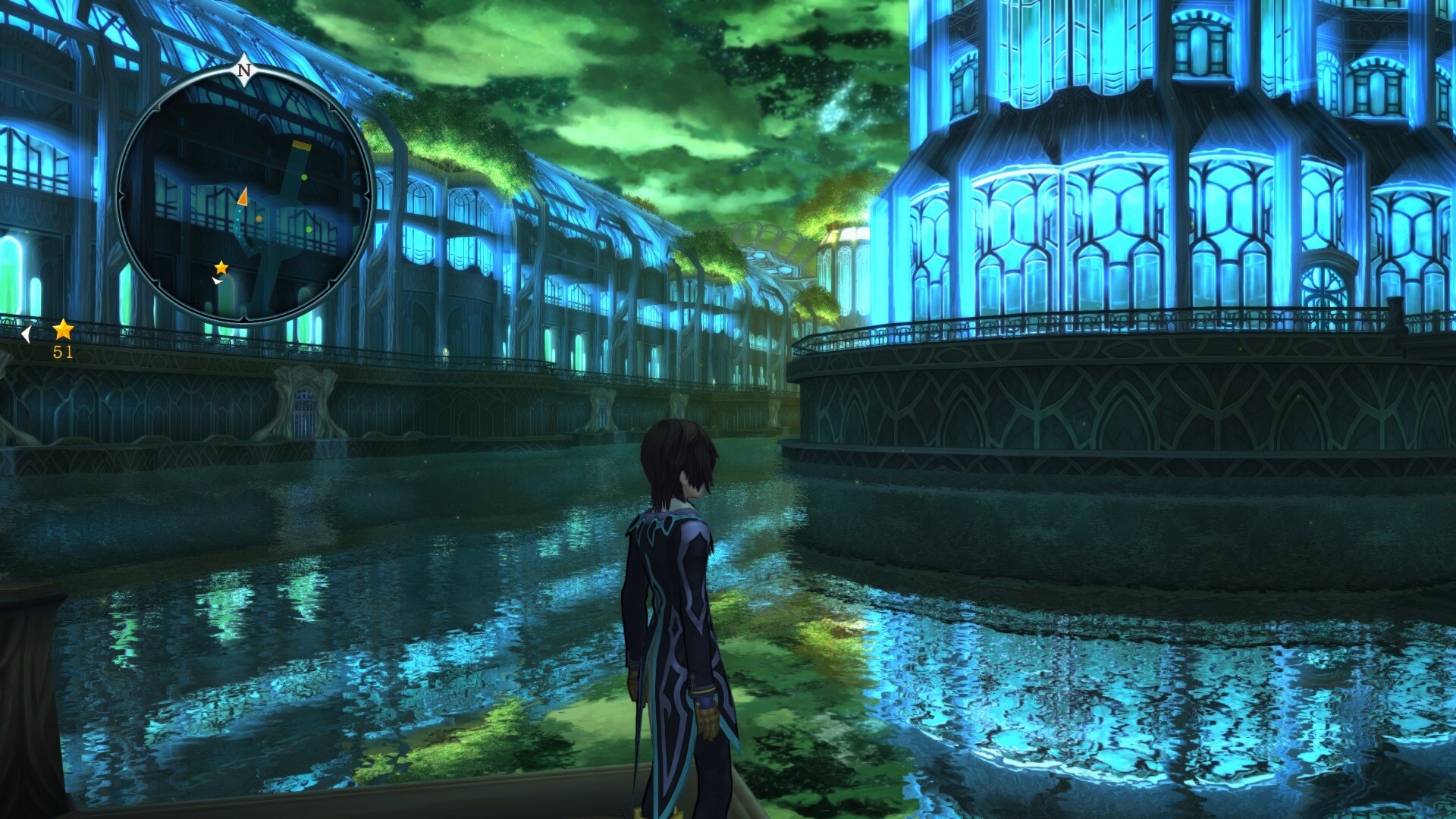Click the yellow exit marker on the minimap
1456x819 pixels.
pos(302,145)
